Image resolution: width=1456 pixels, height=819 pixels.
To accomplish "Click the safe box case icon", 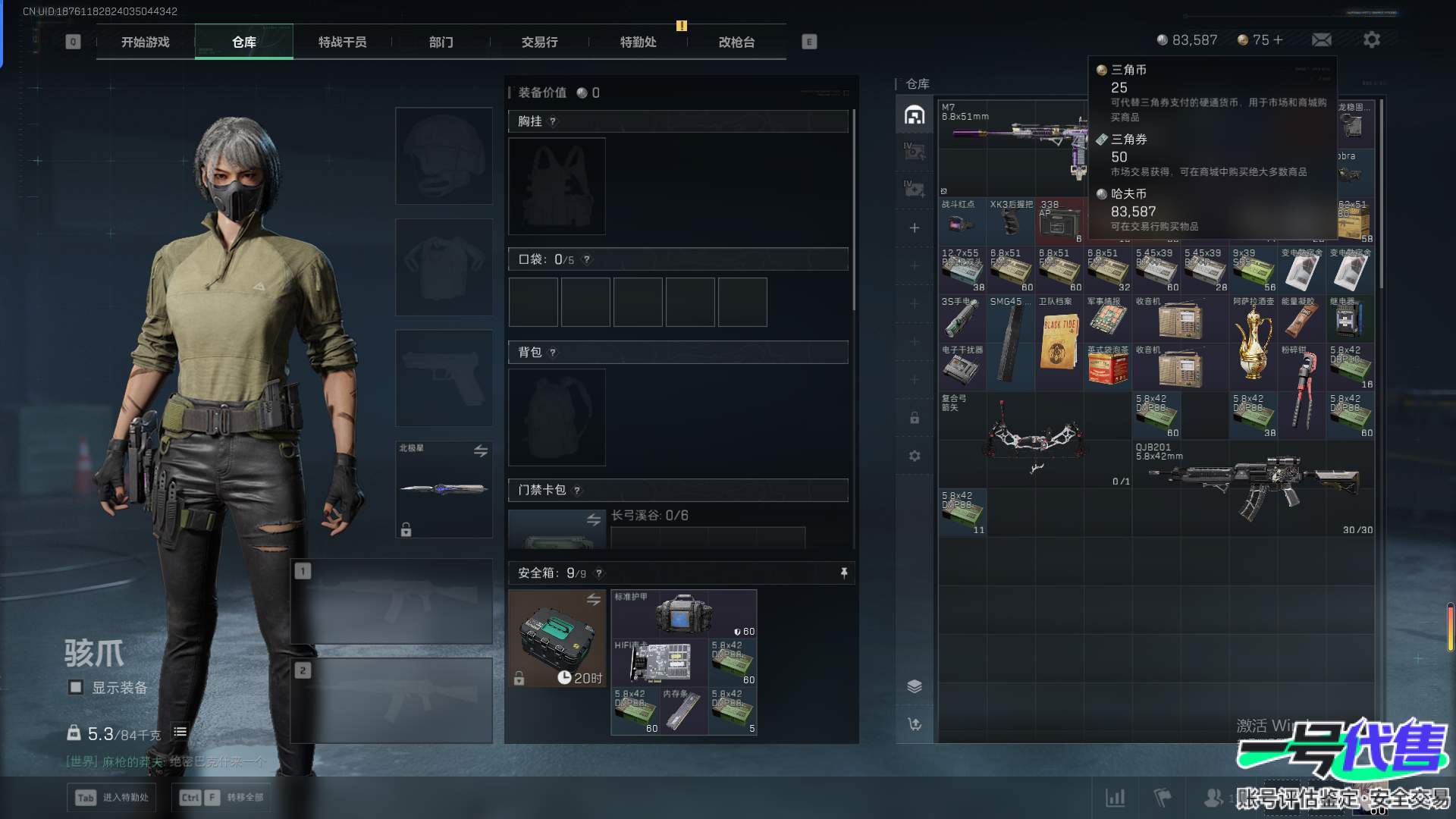I will (x=557, y=638).
